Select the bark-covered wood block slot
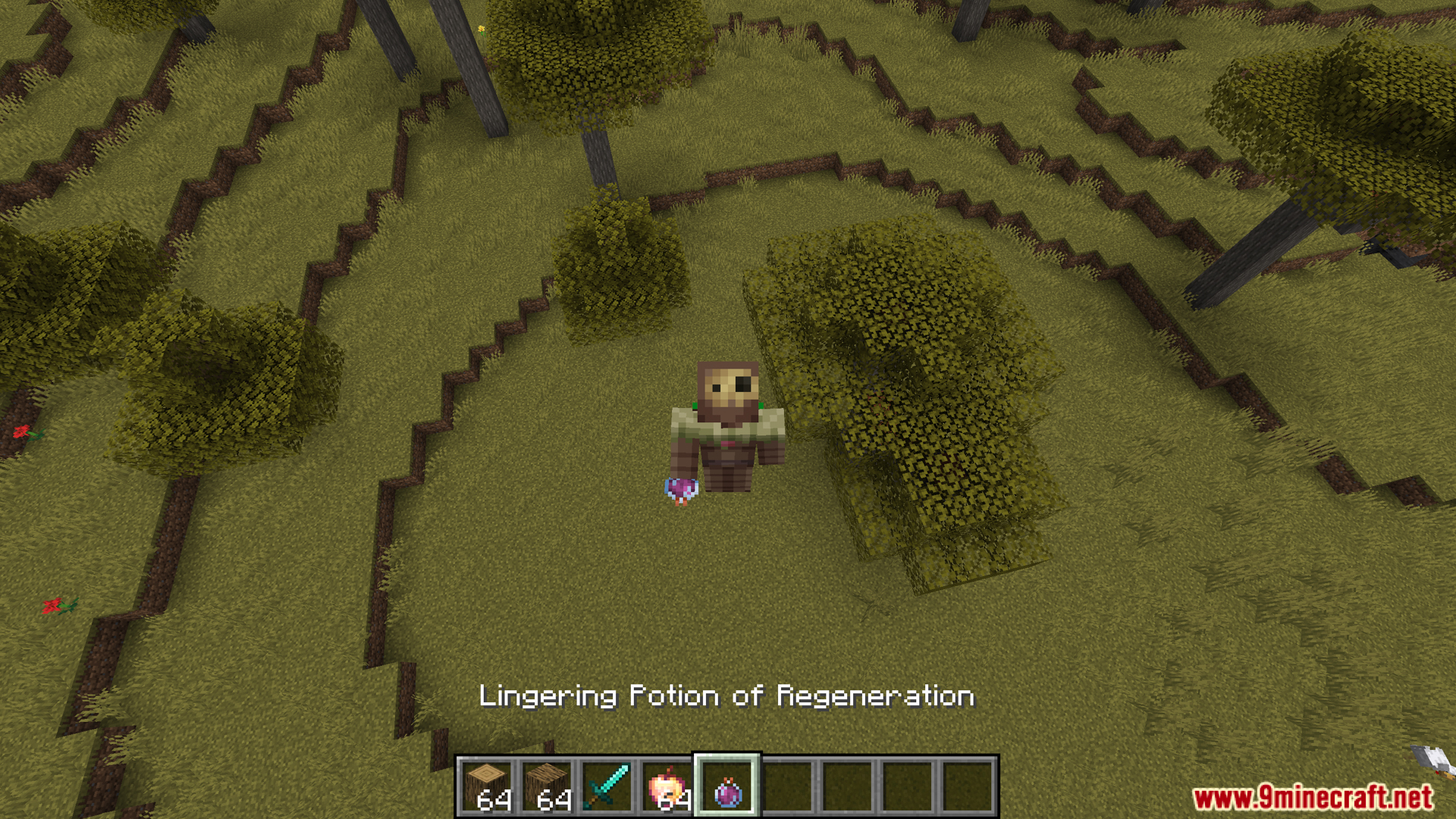The width and height of the screenshot is (1456, 819). (x=547, y=786)
